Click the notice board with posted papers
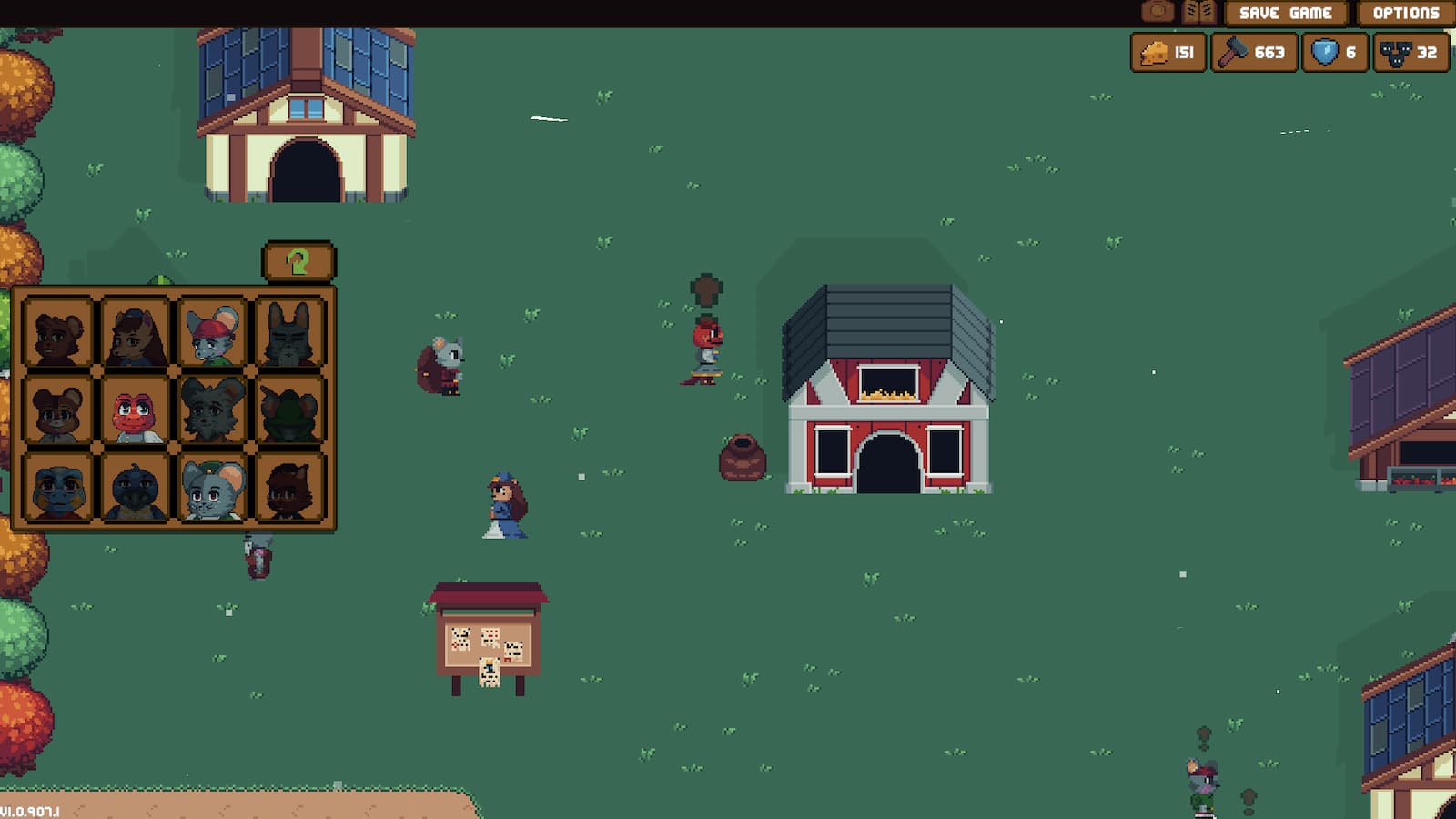This screenshot has width=1456, height=819. [489, 642]
